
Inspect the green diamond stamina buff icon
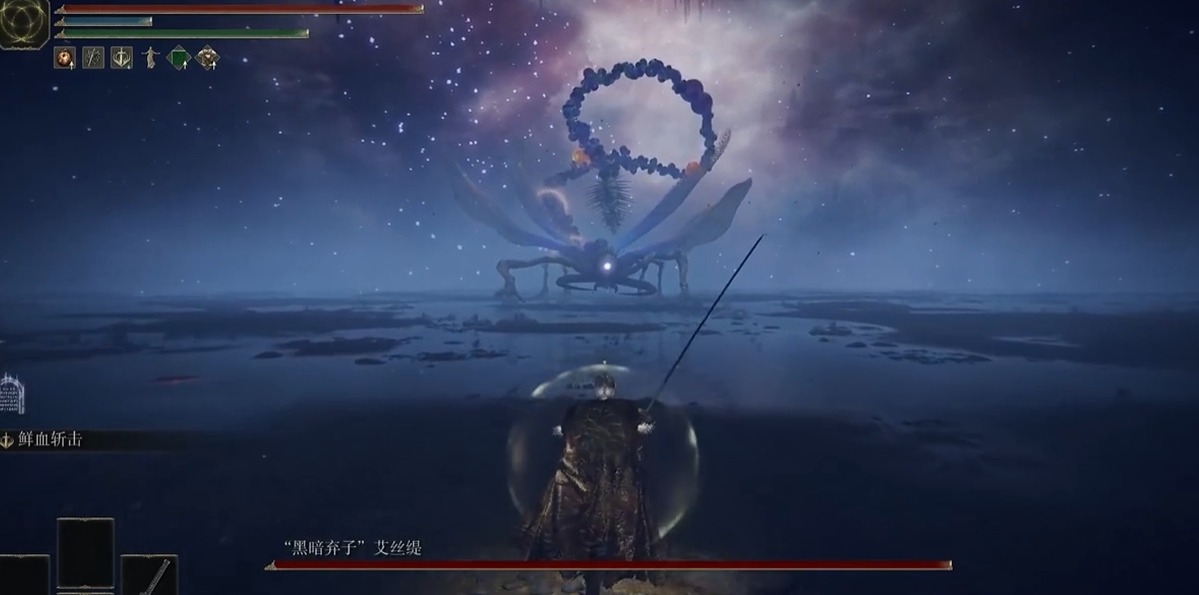click(179, 58)
